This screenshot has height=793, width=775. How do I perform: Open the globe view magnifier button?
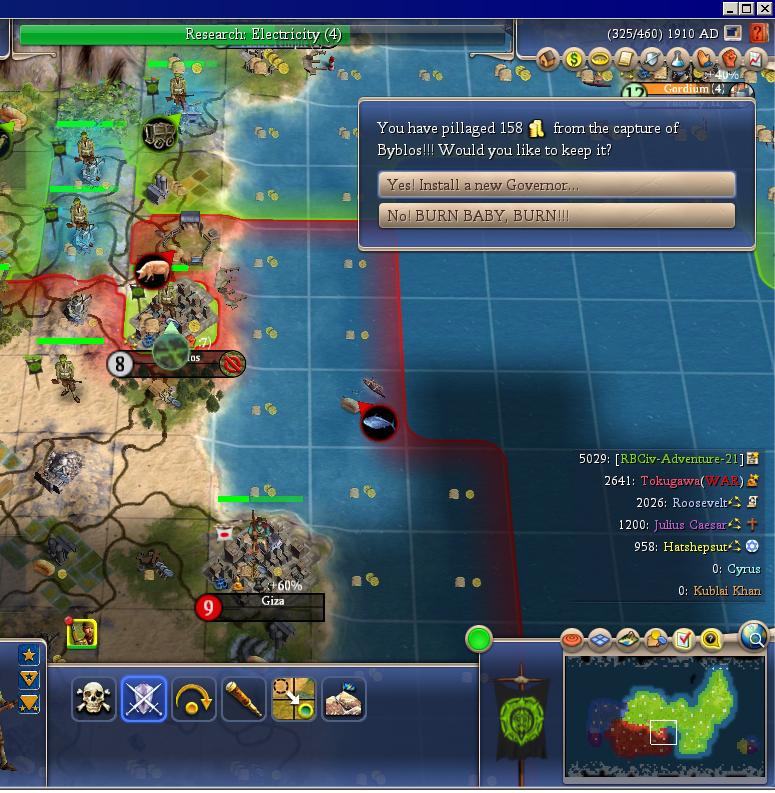(755, 635)
